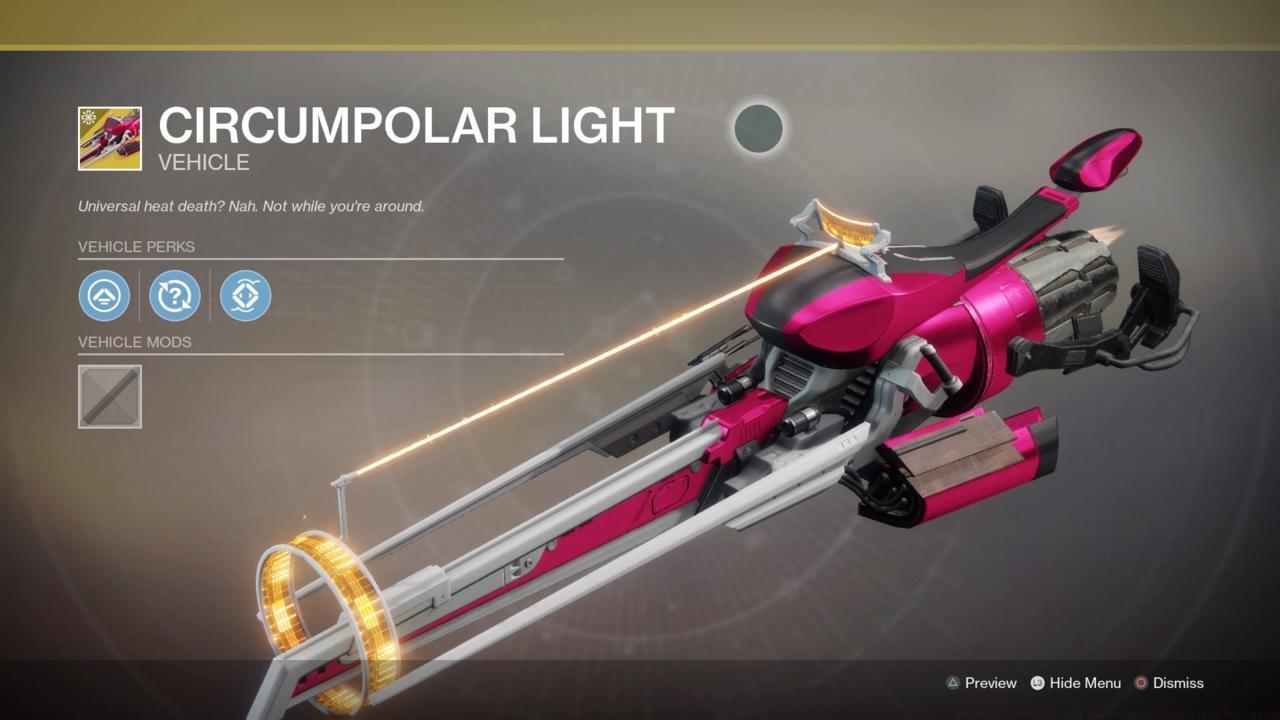Image resolution: width=1280 pixels, height=720 pixels.
Task: Click the circular element slot beside the title
Action: click(758, 130)
